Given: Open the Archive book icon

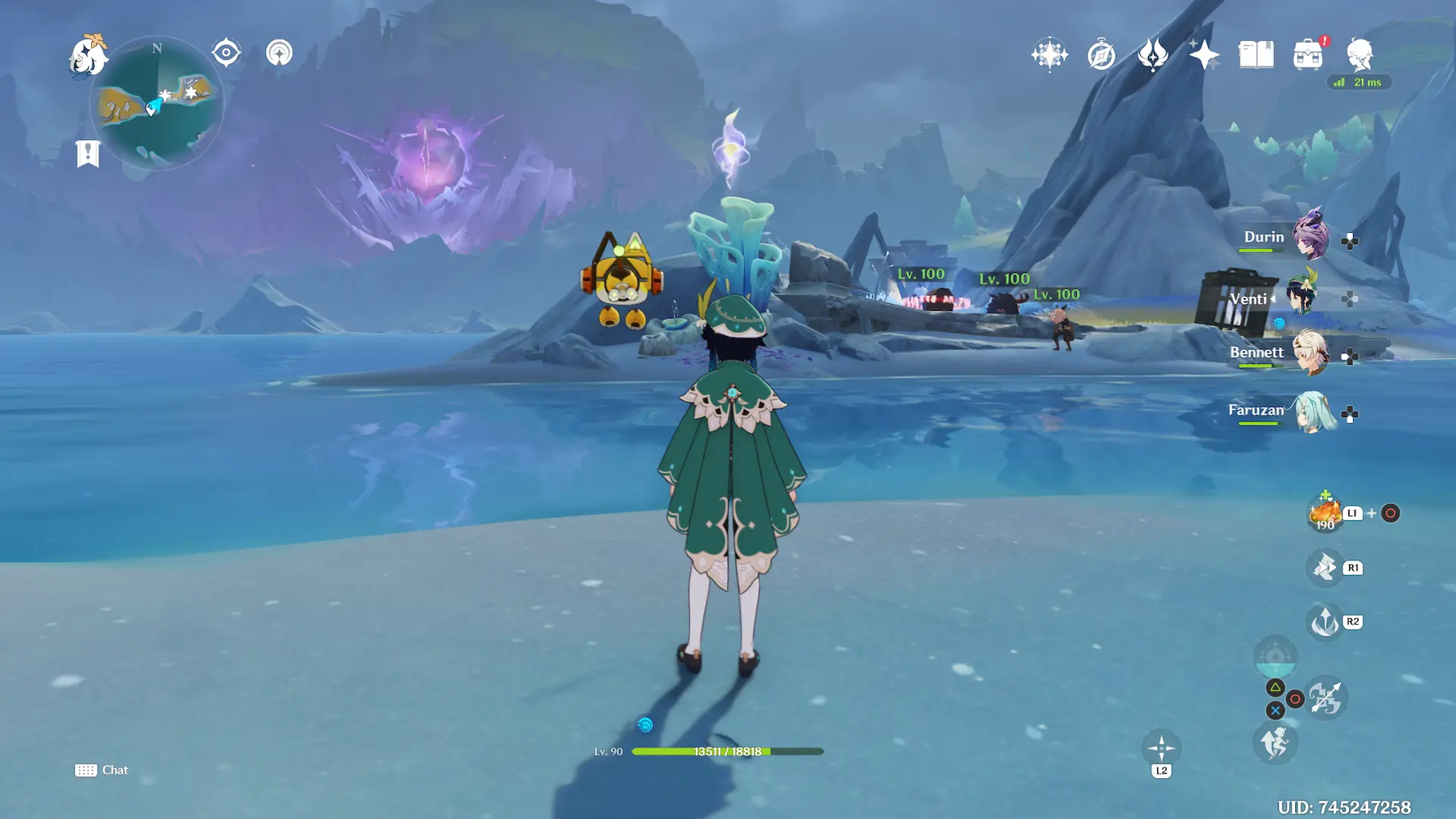Looking at the screenshot, I should (x=1256, y=55).
